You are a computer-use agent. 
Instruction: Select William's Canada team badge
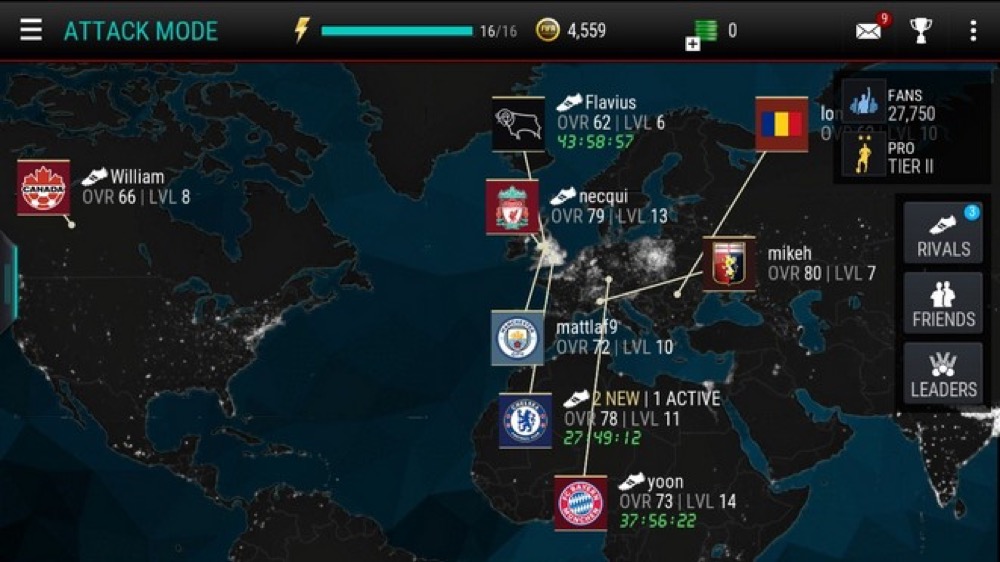tap(43, 187)
